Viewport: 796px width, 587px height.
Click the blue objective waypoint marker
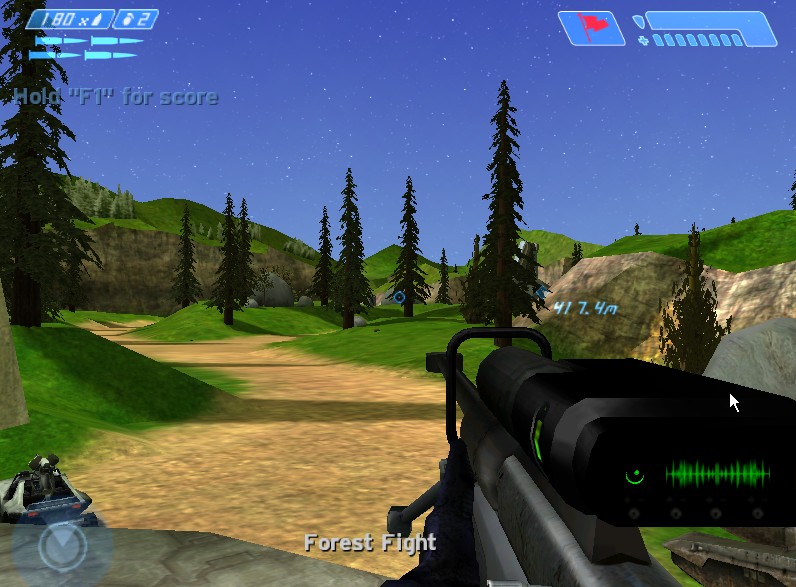pyautogui.click(x=399, y=297)
